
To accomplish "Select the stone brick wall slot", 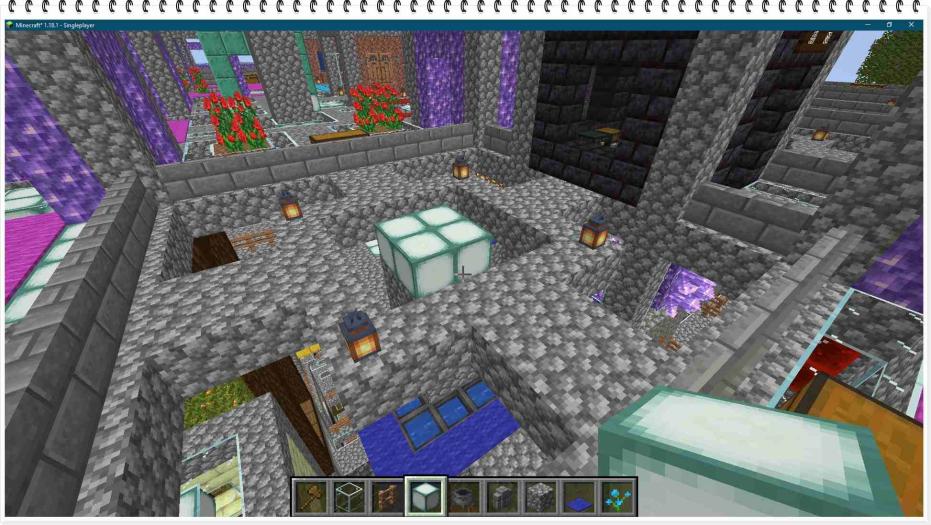I will (501, 496).
